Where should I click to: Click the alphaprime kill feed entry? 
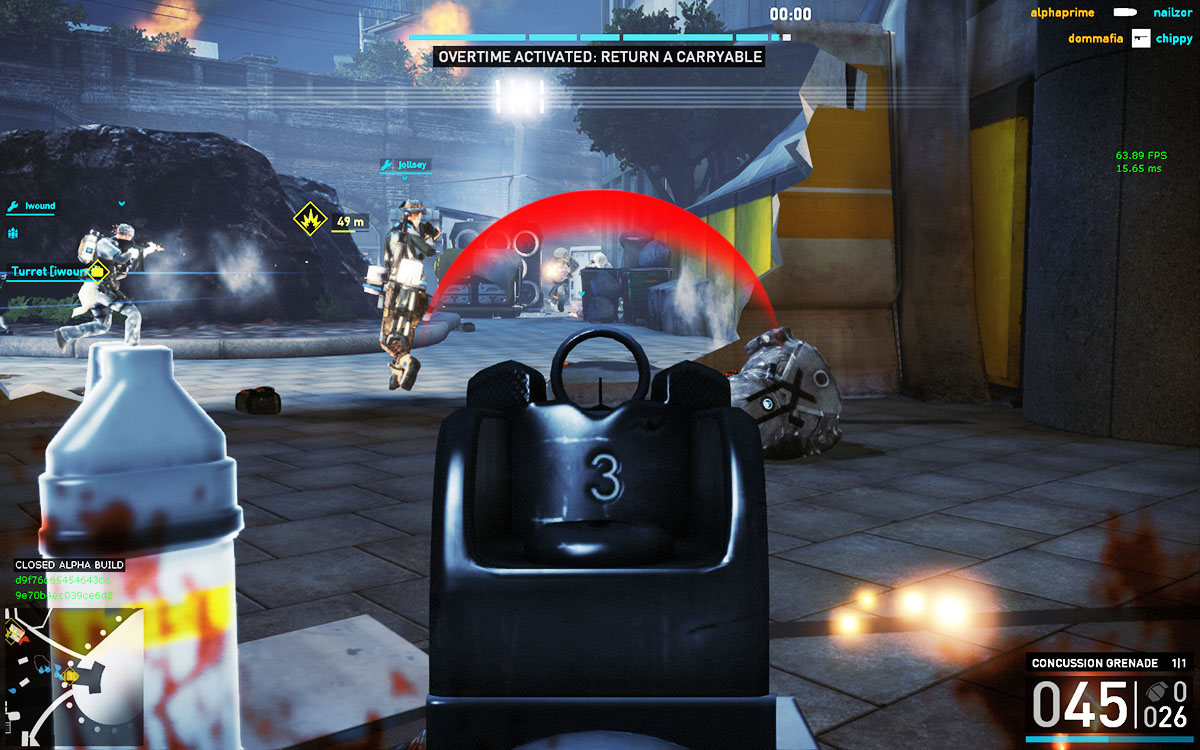tap(1062, 12)
